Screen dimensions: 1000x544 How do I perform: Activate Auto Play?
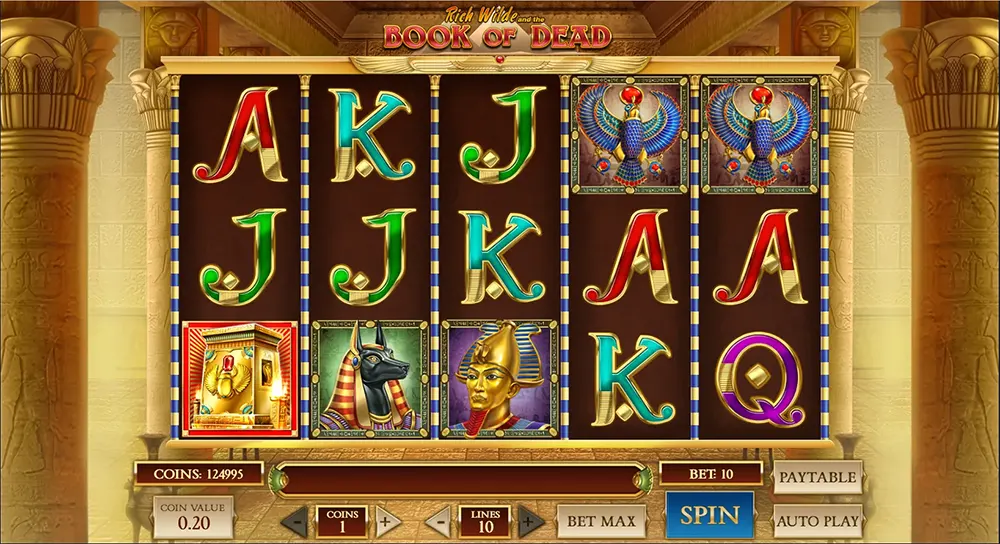pos(817,520)
